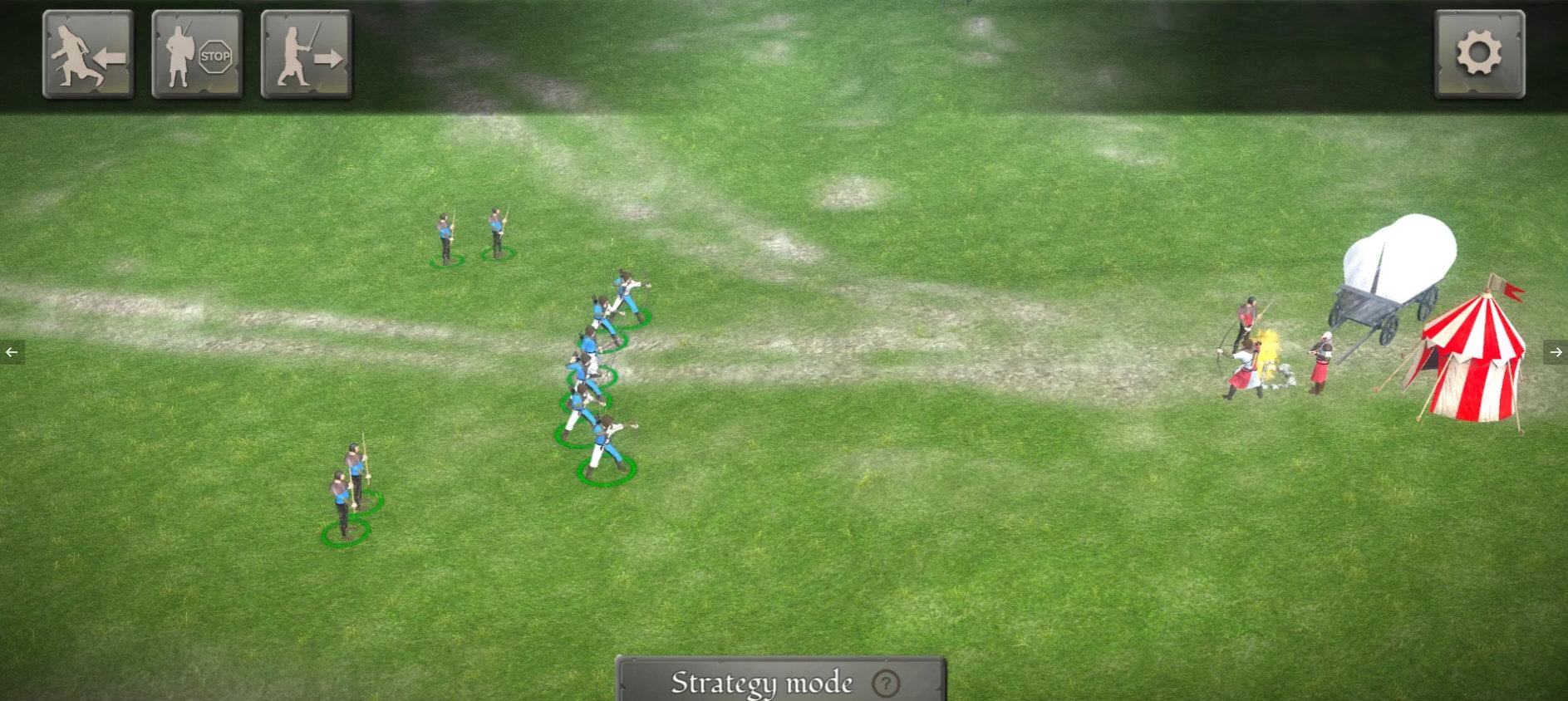This screenshot has width=1568, height=701.
Task: Click the right screen-edge arrow
Action: 1556,351
